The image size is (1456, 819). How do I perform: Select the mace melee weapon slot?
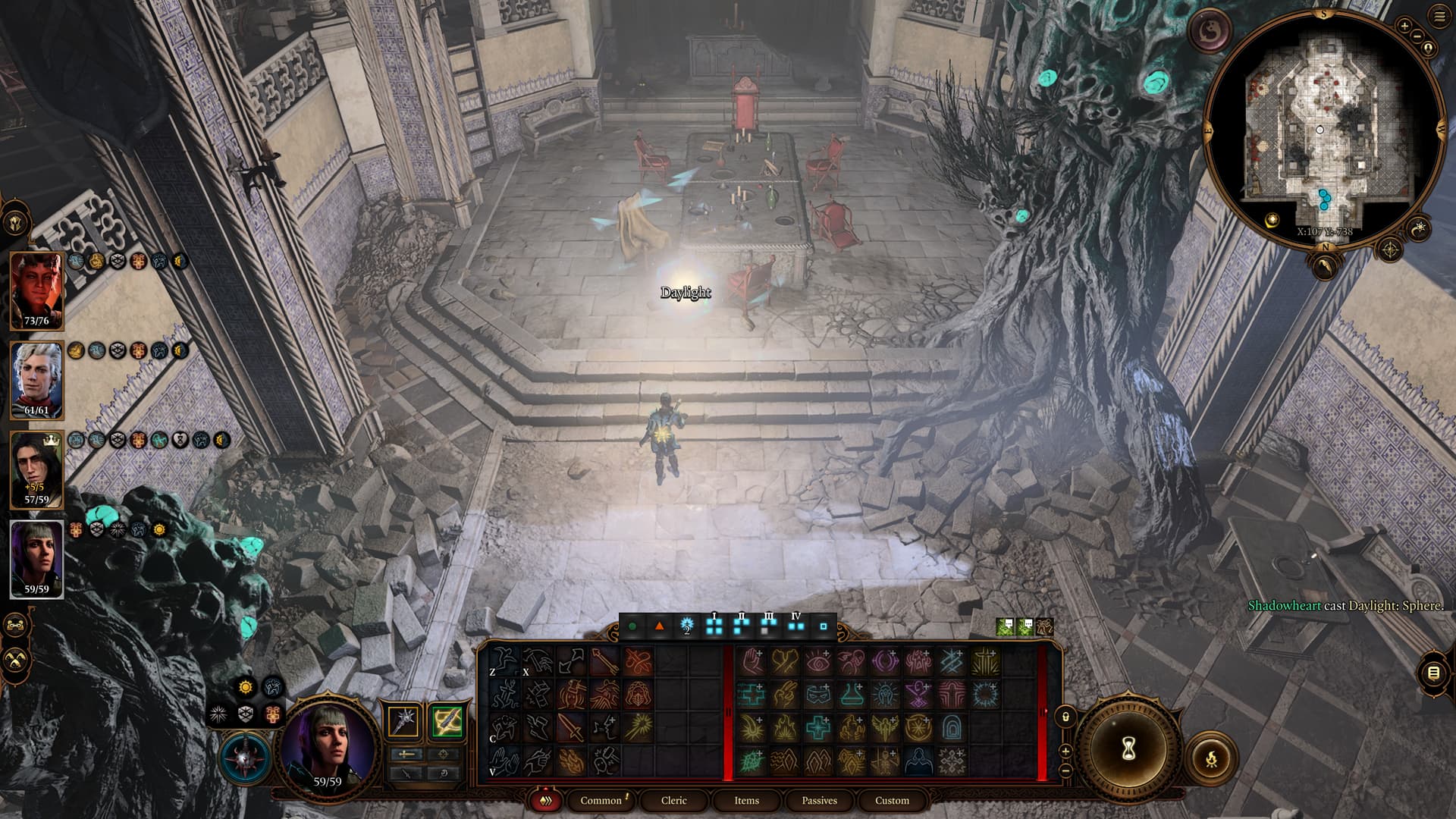403,721
